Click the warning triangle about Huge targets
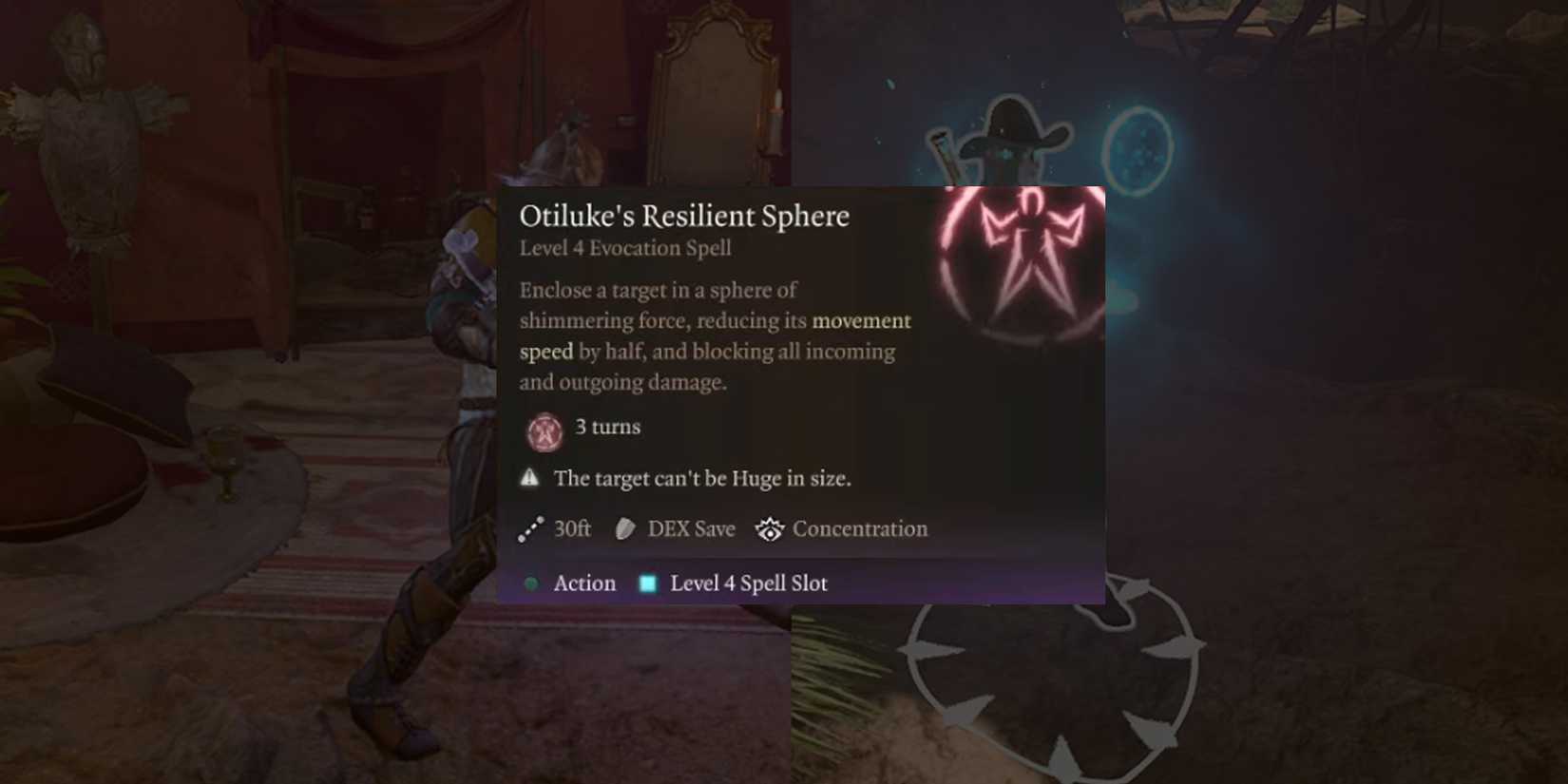The height and width of the screenshot is (784, 1568). (x=528, y=476)
